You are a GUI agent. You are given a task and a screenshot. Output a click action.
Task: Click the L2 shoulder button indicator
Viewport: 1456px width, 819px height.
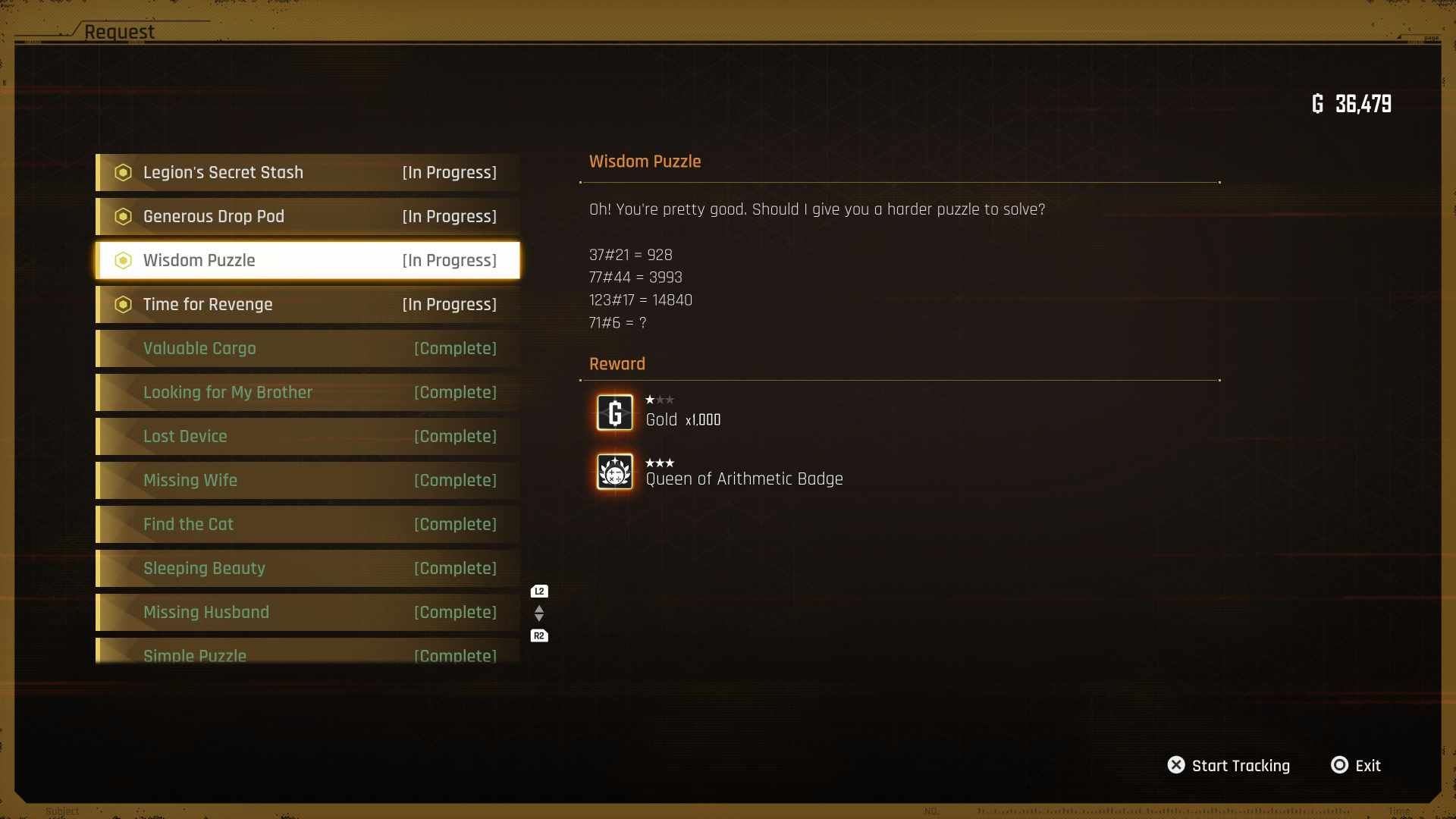point(539,591)
